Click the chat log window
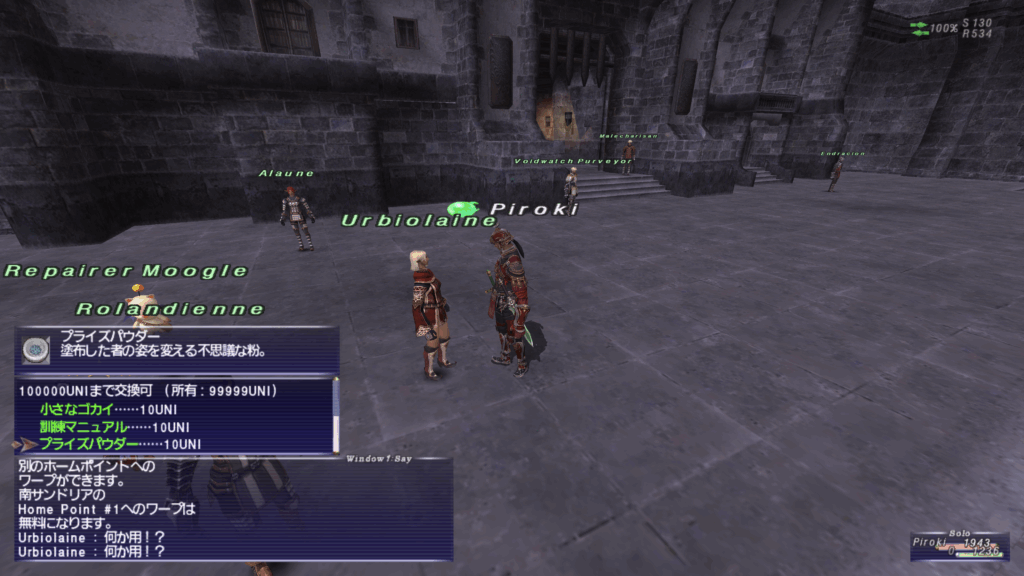Viewport: 1024px width, 576px height. coord(232,509)
